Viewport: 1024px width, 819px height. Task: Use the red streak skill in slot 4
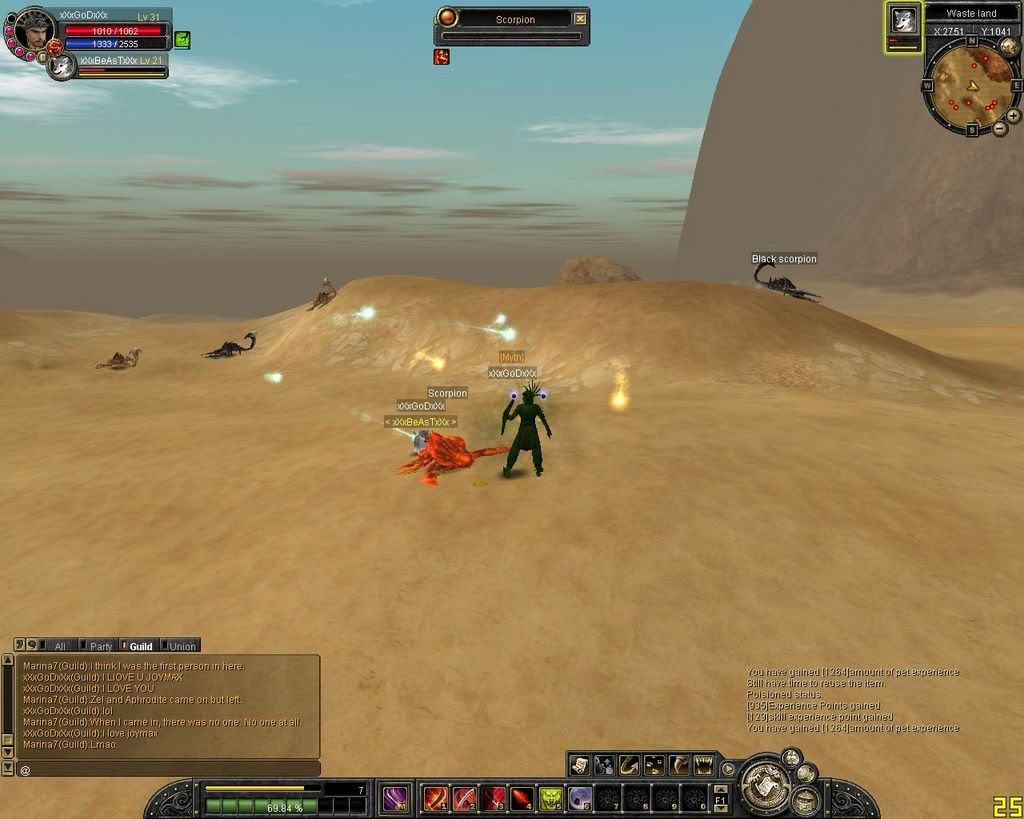point(522,798)
